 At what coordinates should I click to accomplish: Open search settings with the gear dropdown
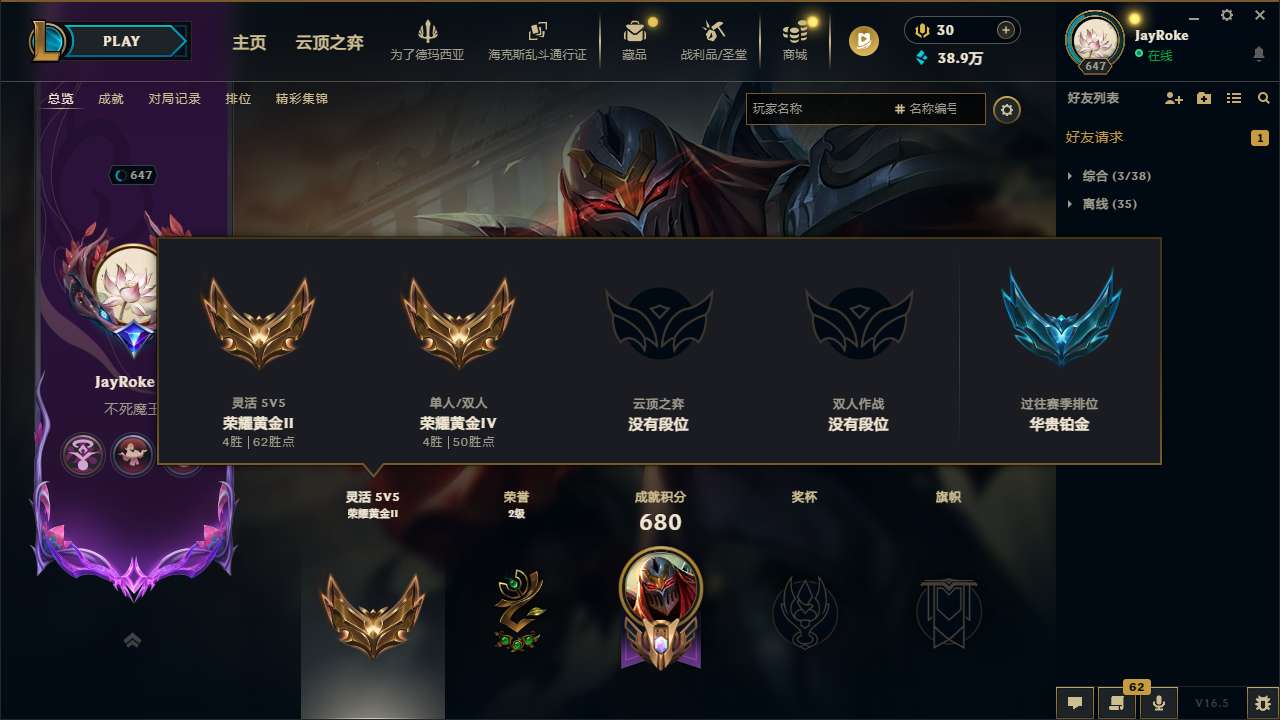click(x=1007, y=110)
